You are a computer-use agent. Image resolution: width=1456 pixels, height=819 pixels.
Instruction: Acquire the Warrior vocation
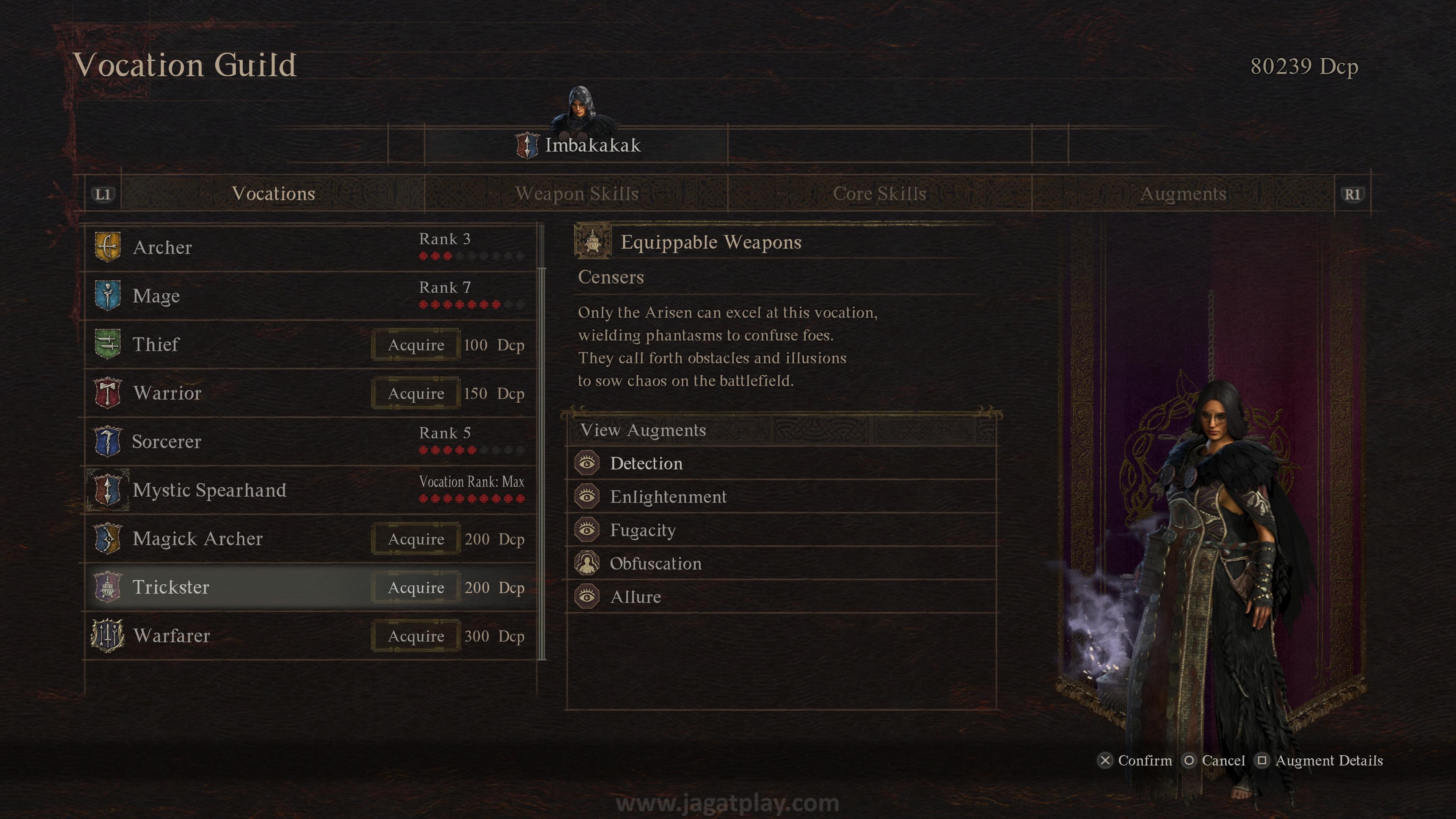416,394
